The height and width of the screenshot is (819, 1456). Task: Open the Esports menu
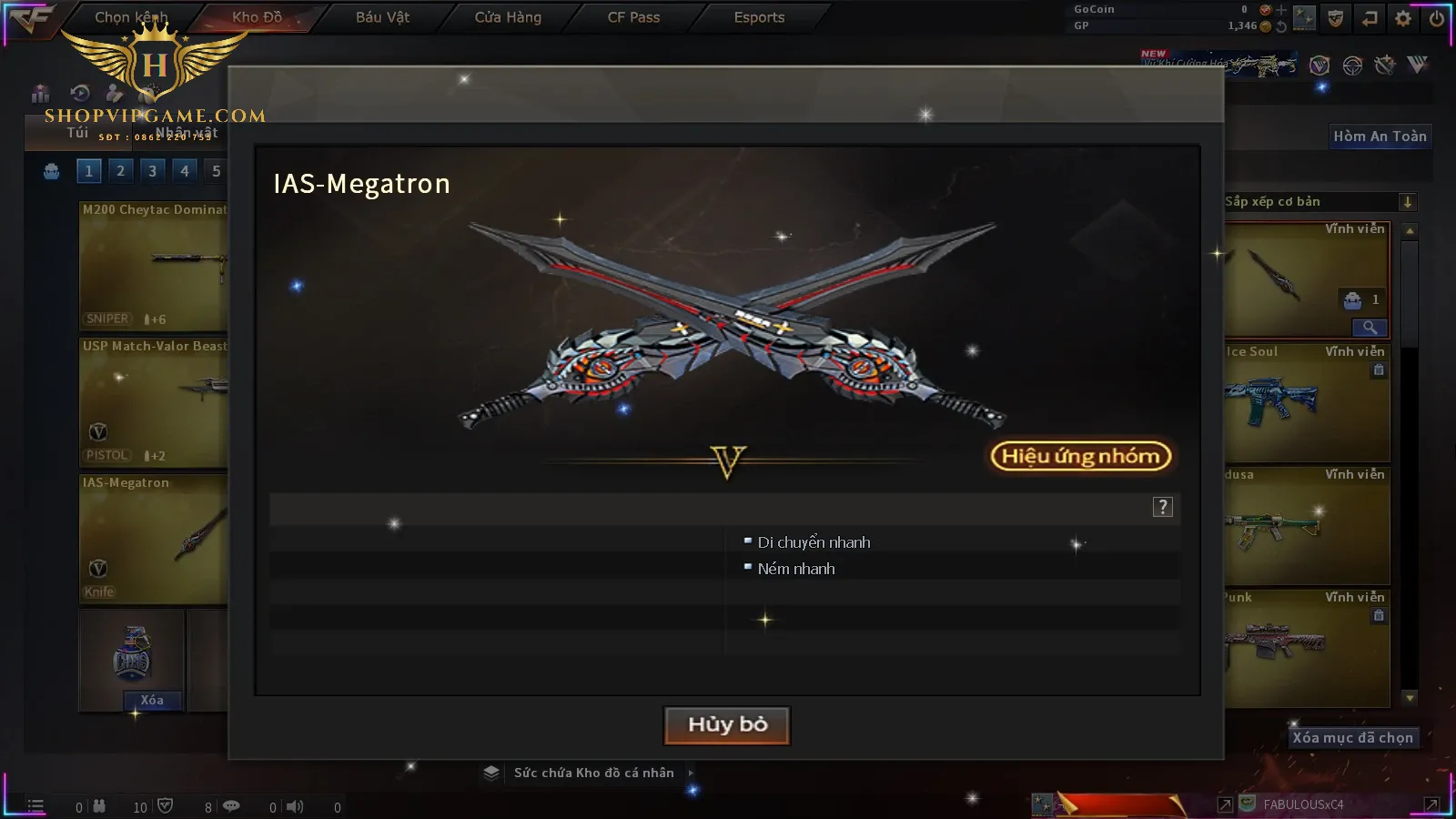[x=759, y=17]
